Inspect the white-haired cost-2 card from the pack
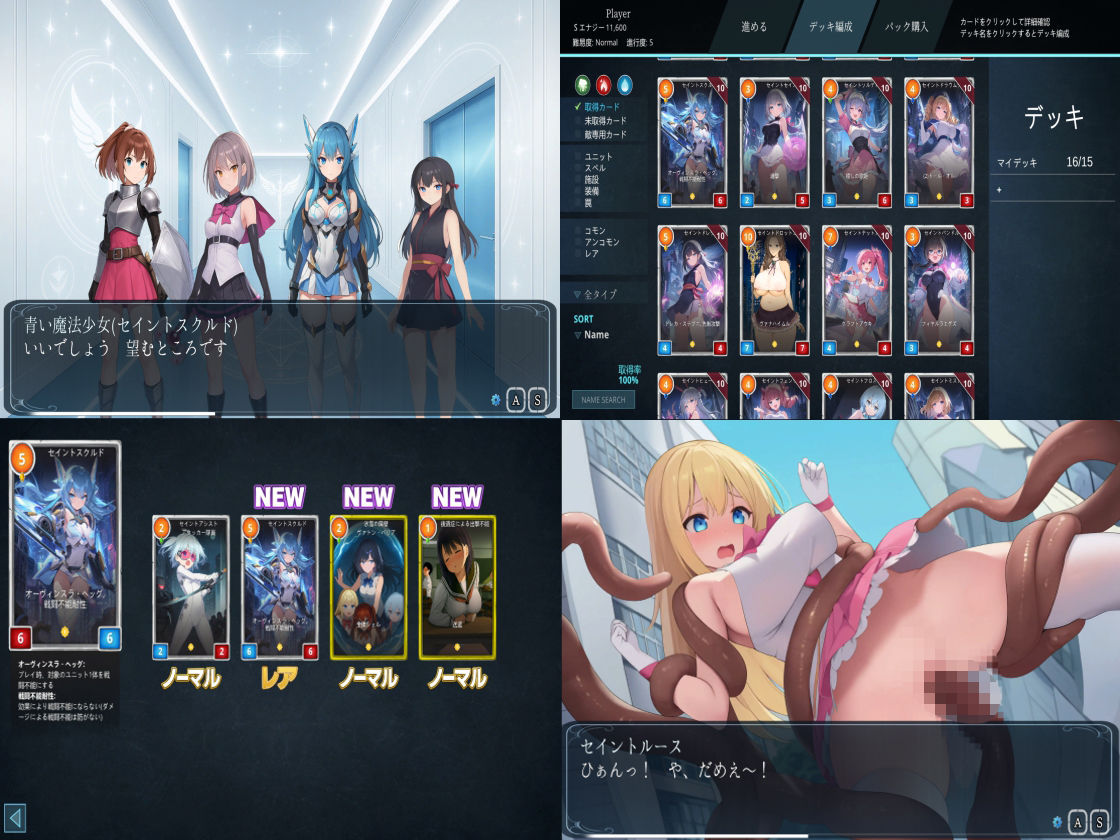This screenshot has height=840, width=1120. (191, 587)
